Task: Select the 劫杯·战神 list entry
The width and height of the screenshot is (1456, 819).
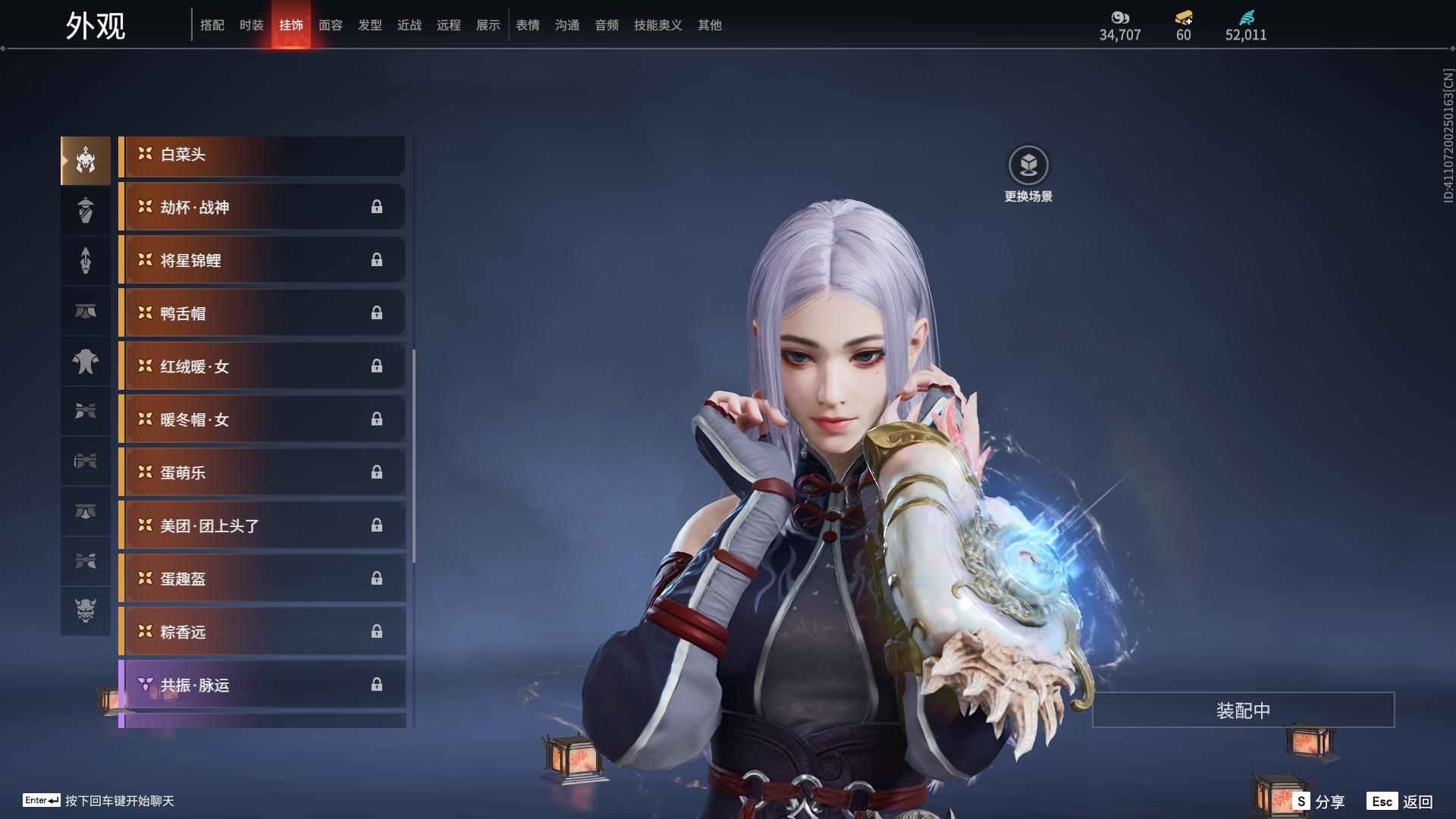Action: coord(262,207)
